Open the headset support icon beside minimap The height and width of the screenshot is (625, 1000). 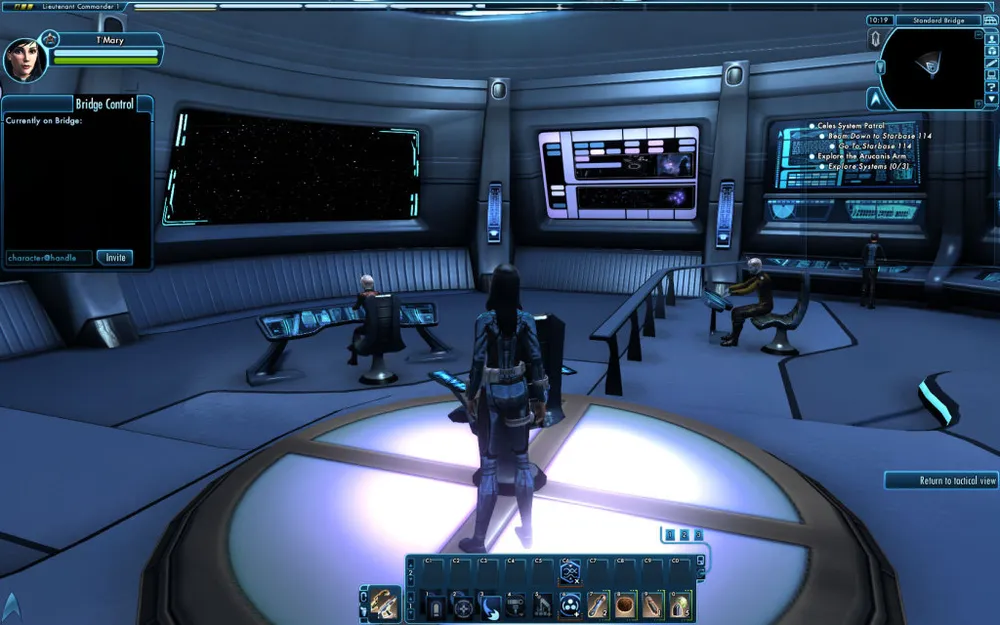[x=991, y=53]
